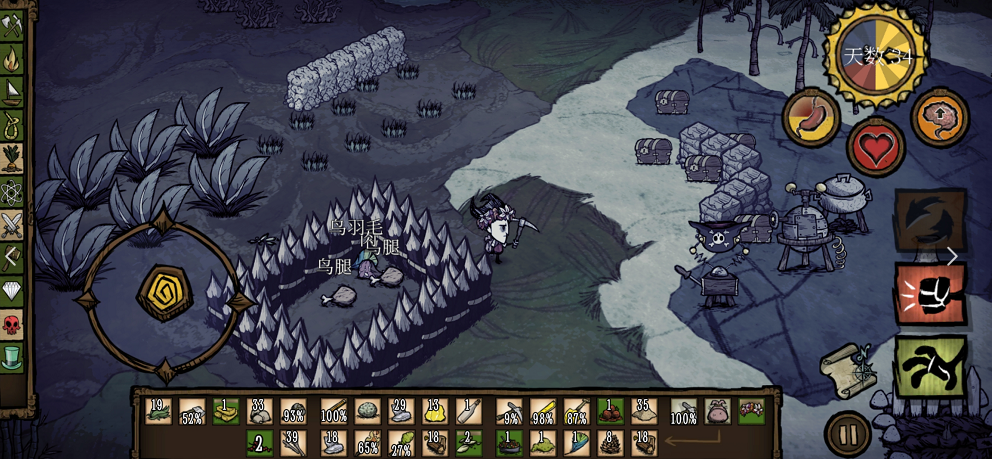The width and height of the screenshot is (992, 459).
Task: Open the Fire crafting tab
Action: 11,58
